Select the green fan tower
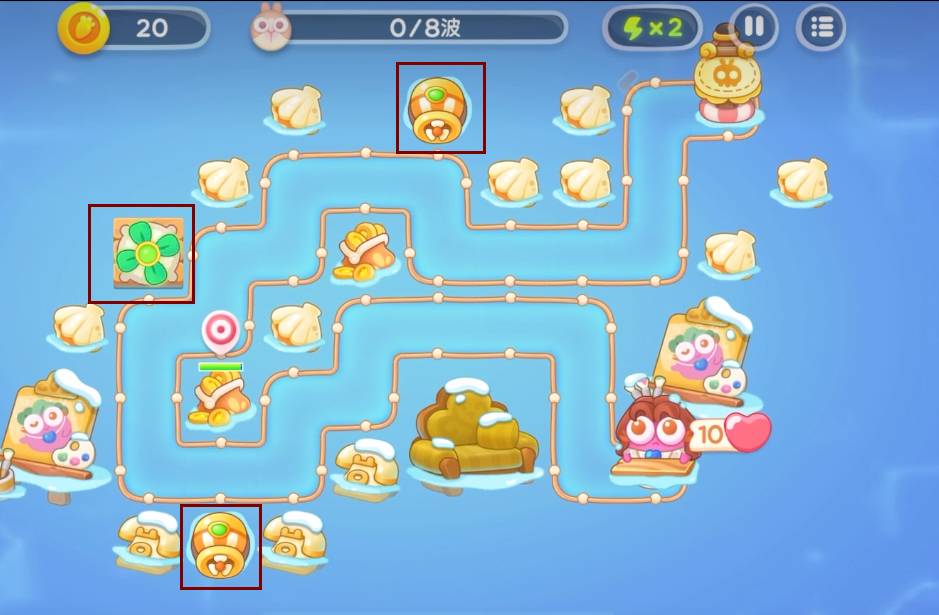This screenshot has height=615, width=939. click(x=146, y=252)
